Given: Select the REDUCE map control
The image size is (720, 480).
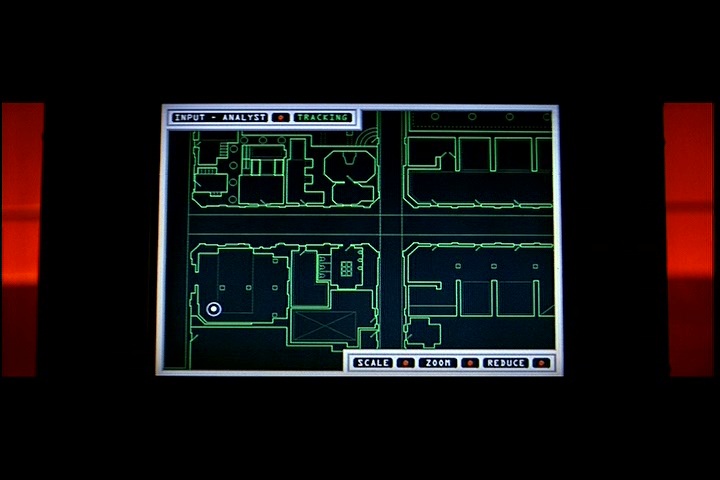Looking at the screenshot, I should (x=505, y=363).
